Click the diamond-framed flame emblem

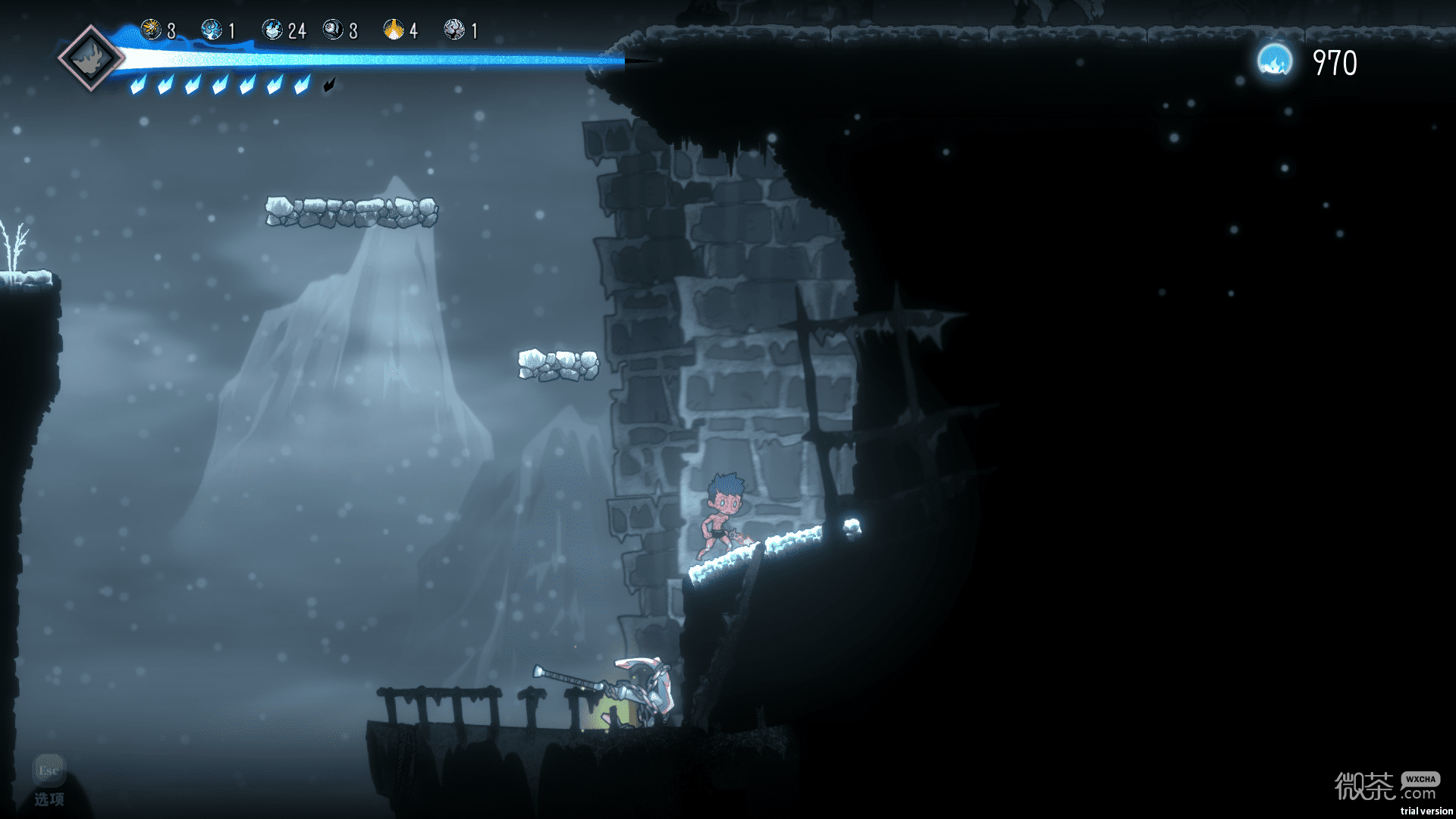91,58
